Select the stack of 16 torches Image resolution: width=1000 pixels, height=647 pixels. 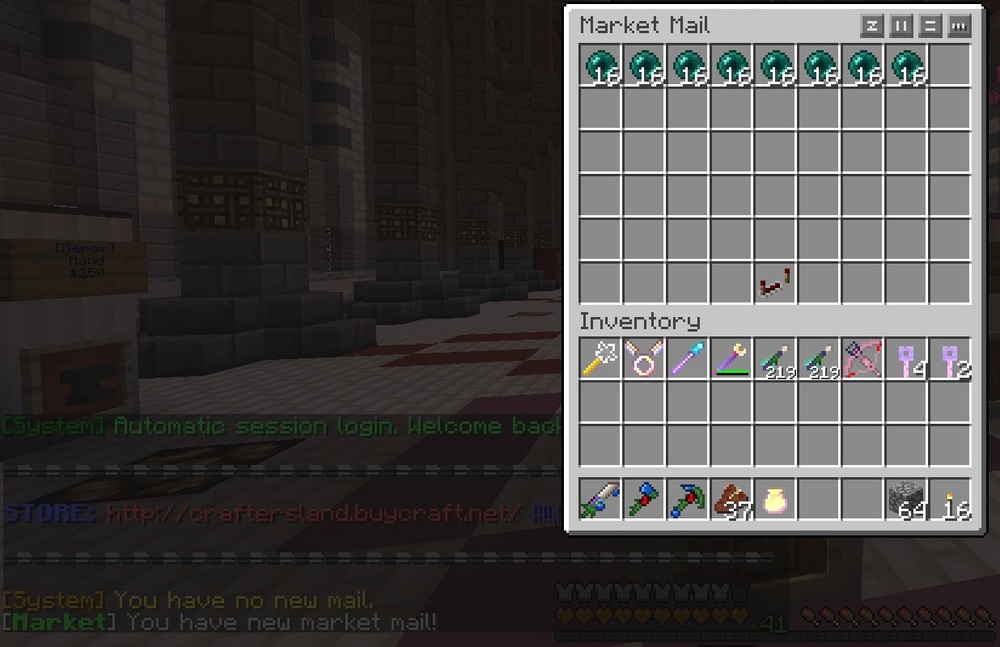click(950, 499)
